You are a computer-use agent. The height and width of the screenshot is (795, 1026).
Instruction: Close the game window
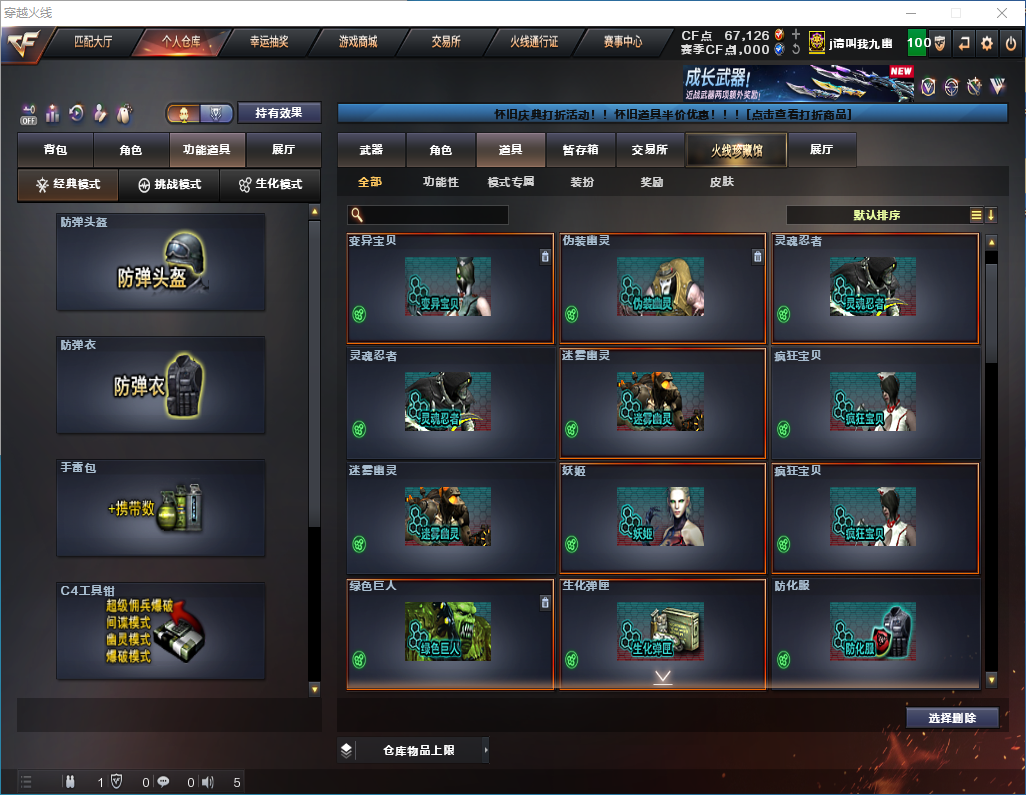point(1001,13)
